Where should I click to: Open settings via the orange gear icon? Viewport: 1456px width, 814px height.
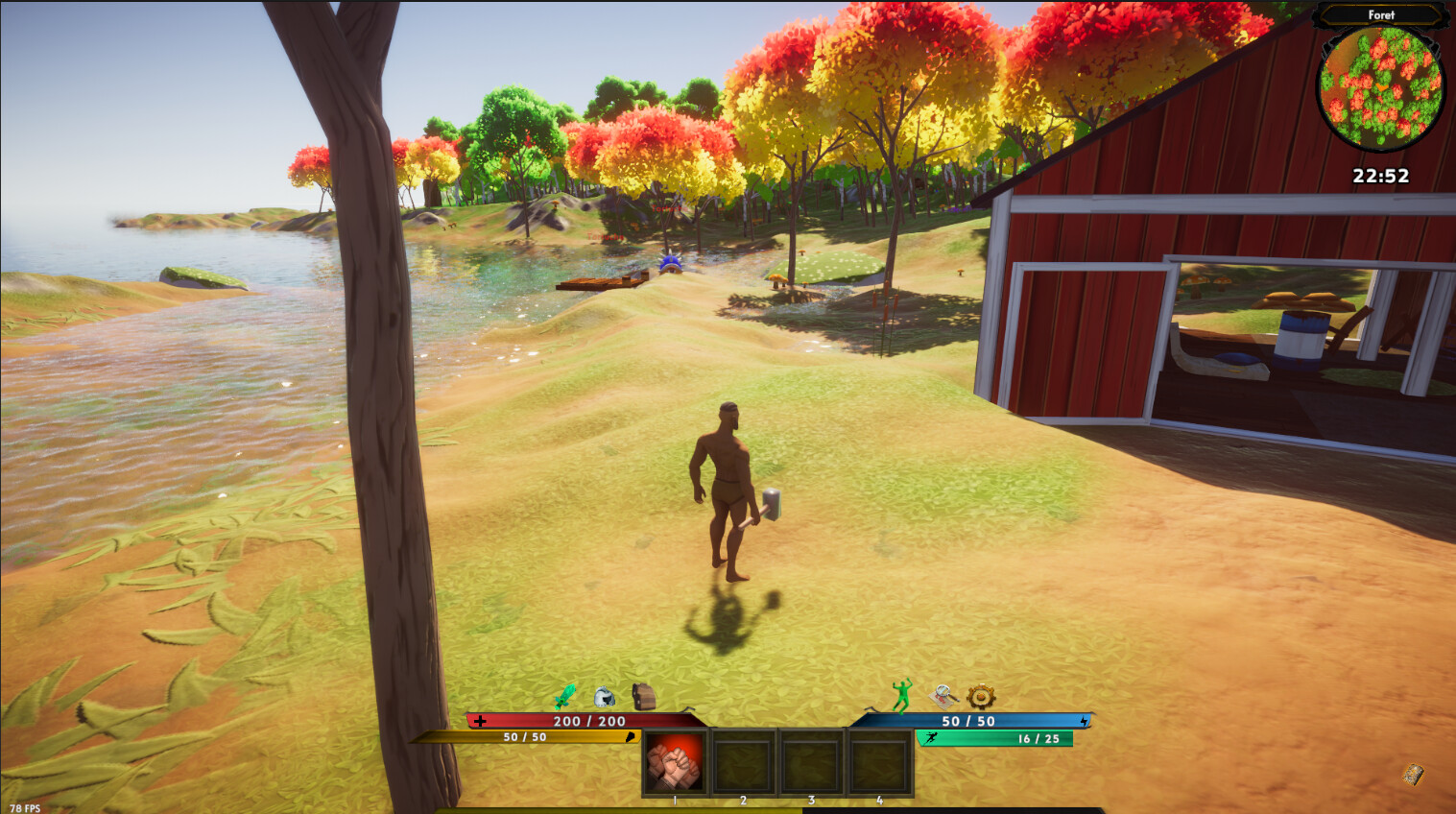[981, 696]
